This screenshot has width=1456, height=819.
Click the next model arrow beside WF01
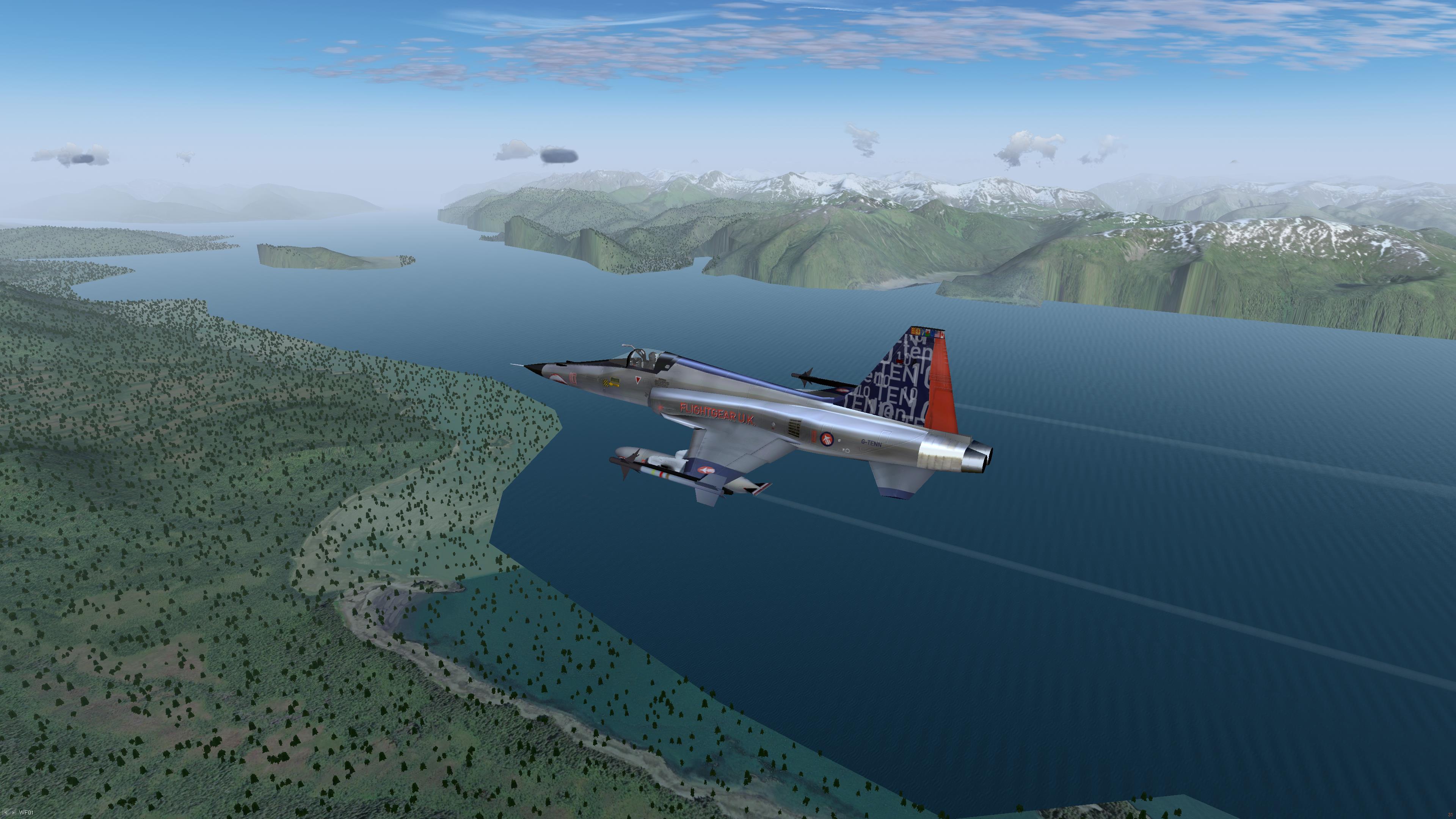click(13, 813)
